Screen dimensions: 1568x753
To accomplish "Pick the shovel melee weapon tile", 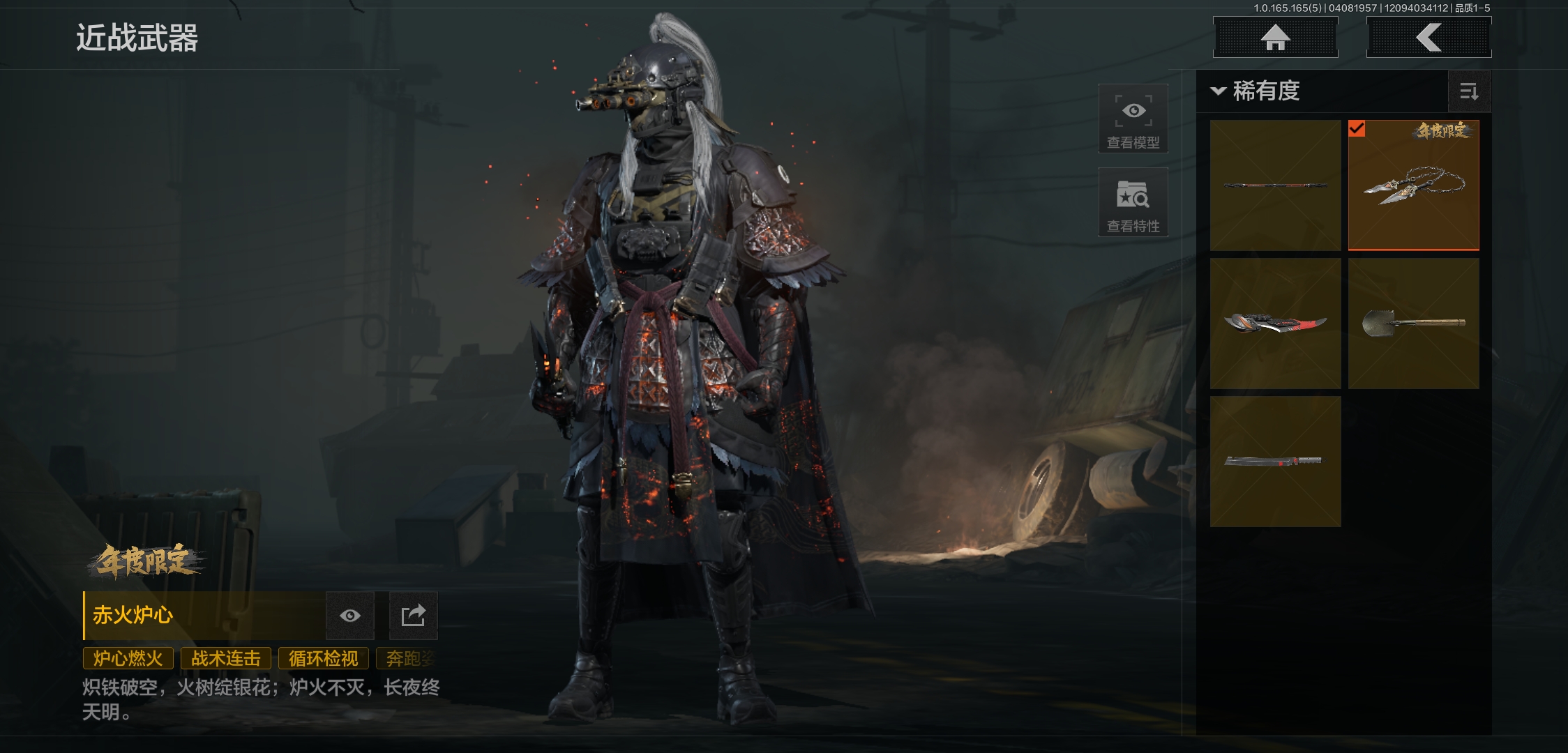I will [x=1413, y=324].
